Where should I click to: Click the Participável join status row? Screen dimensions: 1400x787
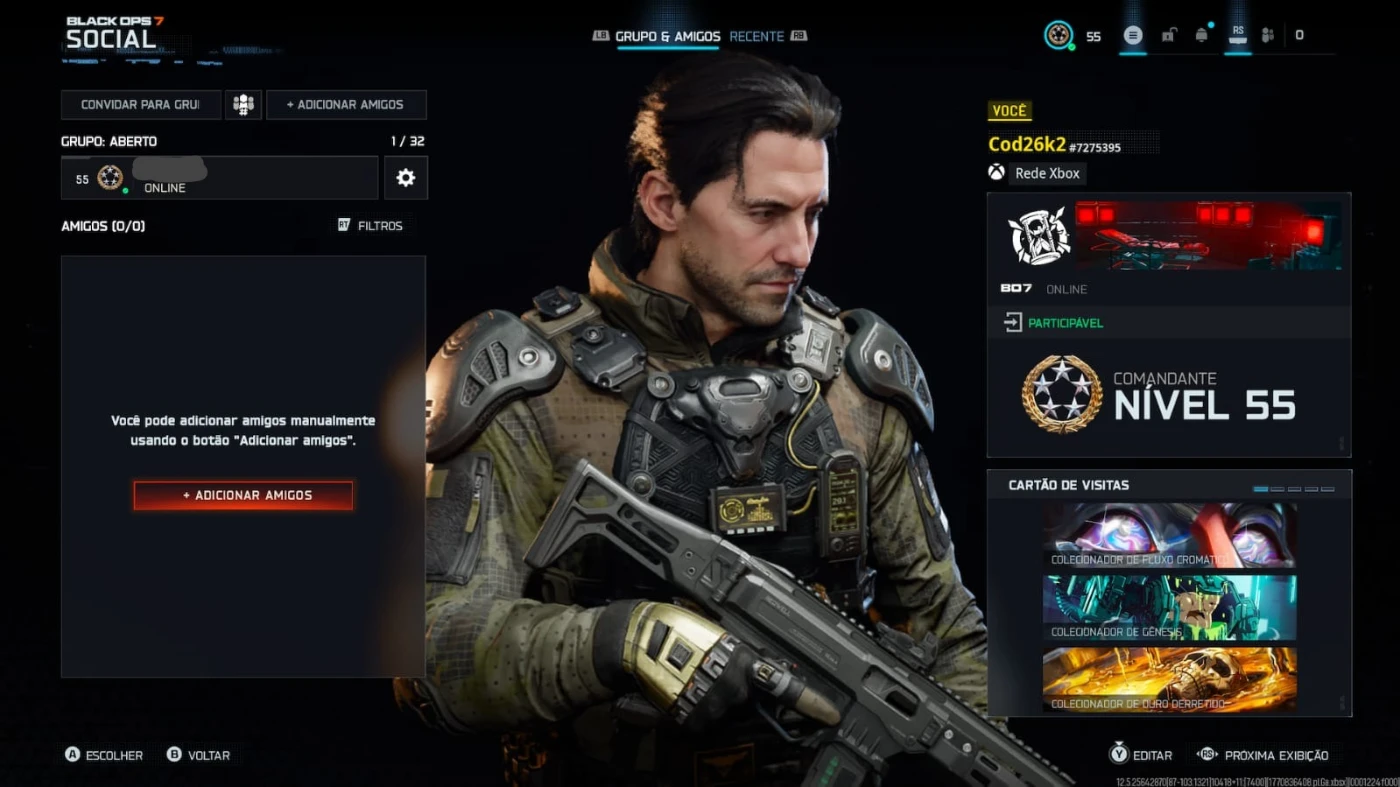click(1169, 323)
